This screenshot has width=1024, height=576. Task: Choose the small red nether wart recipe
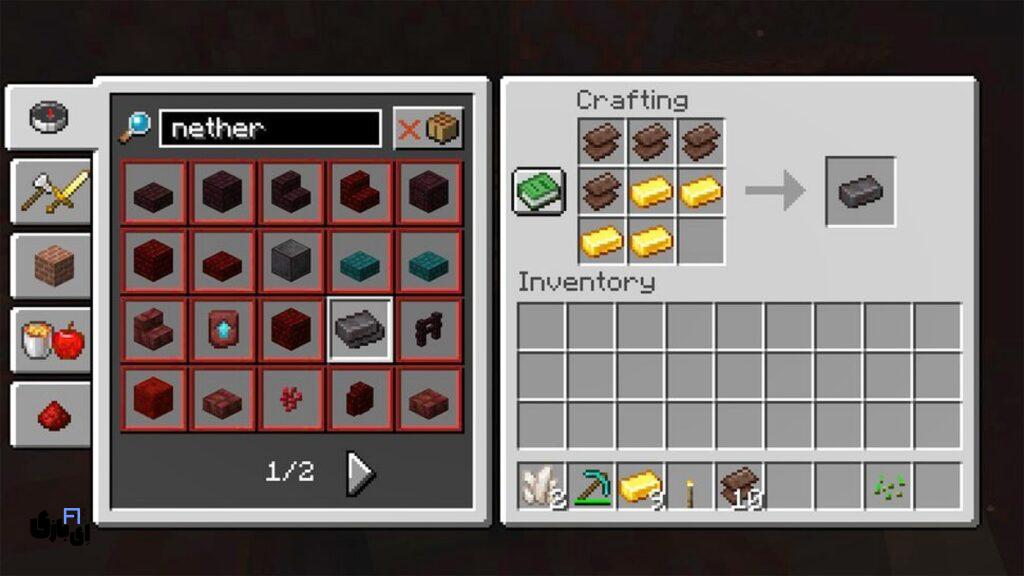point(291,398)
